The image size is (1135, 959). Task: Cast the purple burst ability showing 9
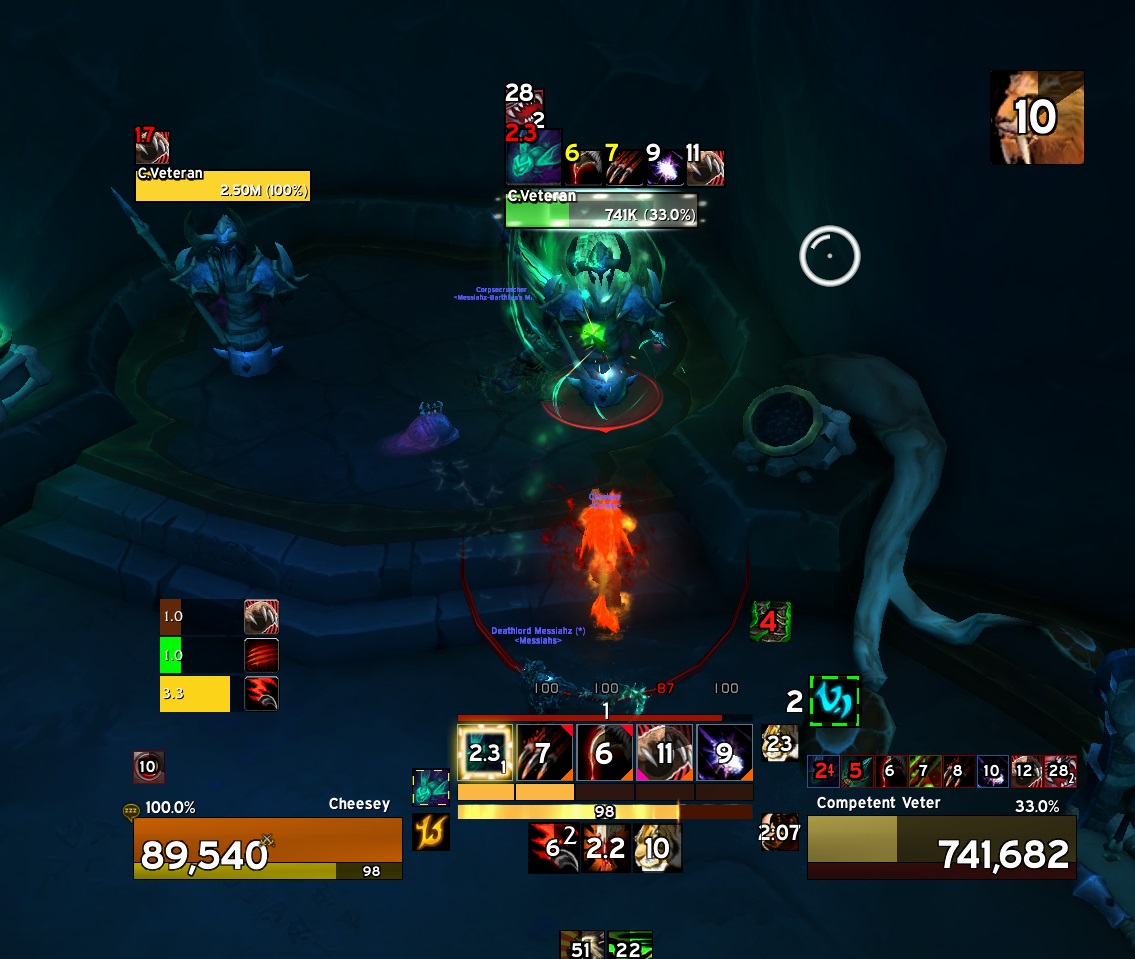point(724,753)
